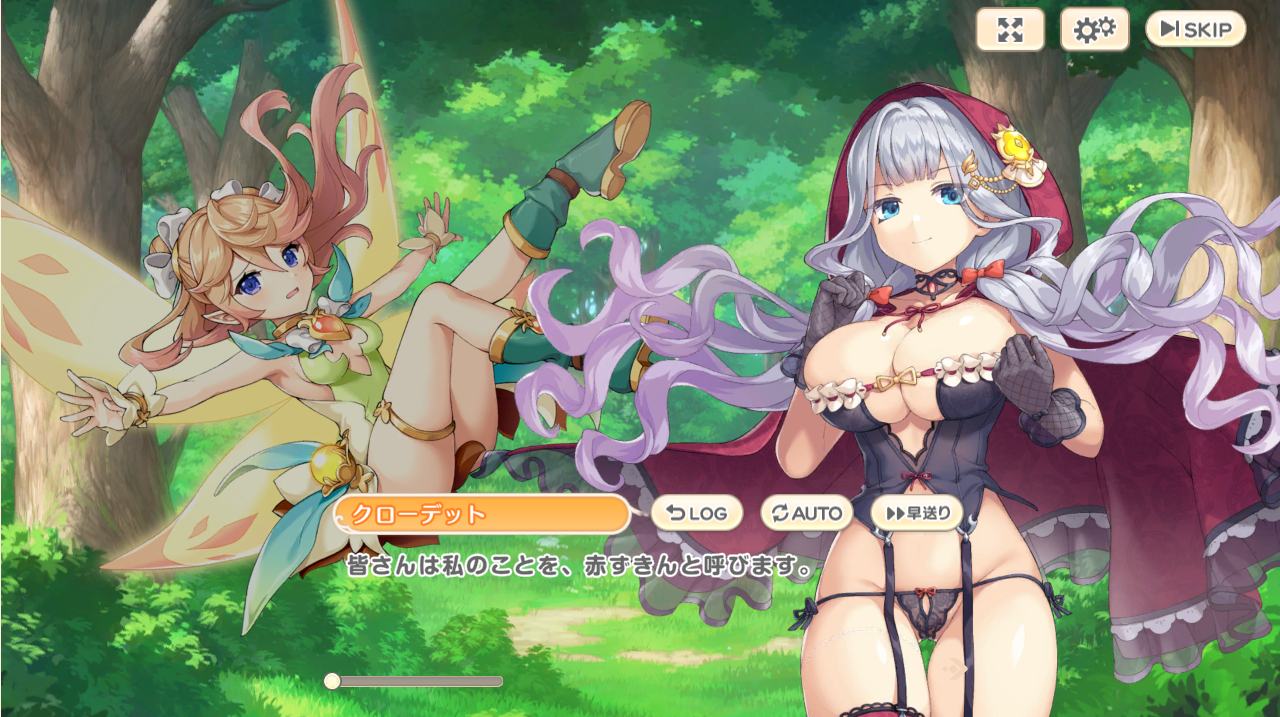Open the gear settings menu
The width and height of the screenshot is (1280, 717).
(1094, 29)
